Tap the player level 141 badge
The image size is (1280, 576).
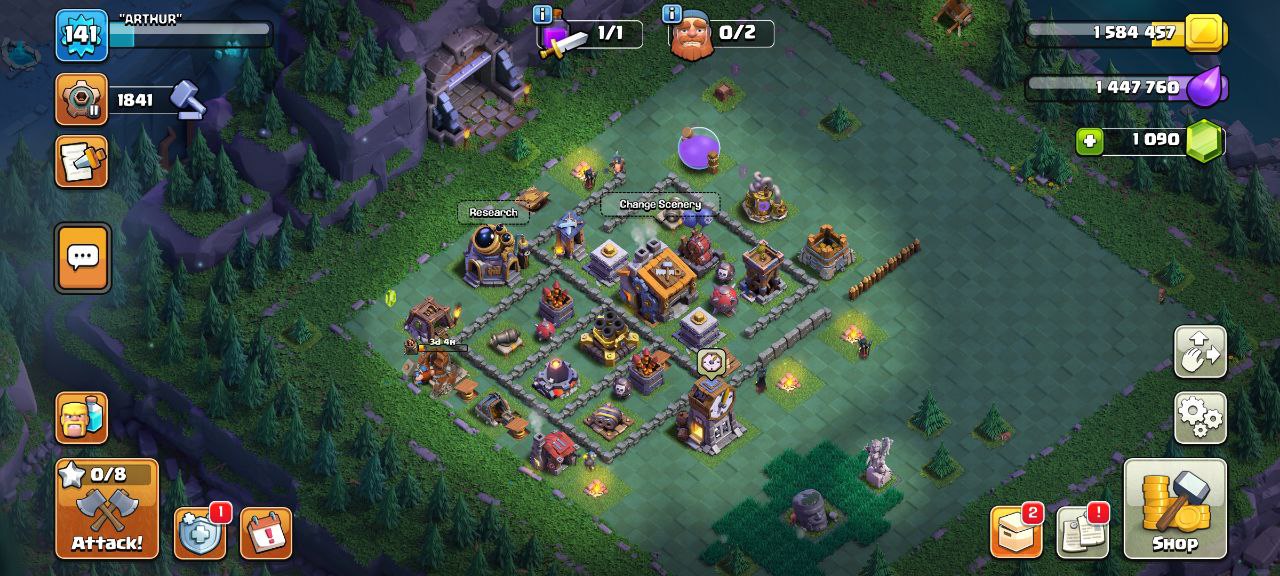[x=81, y=35]
